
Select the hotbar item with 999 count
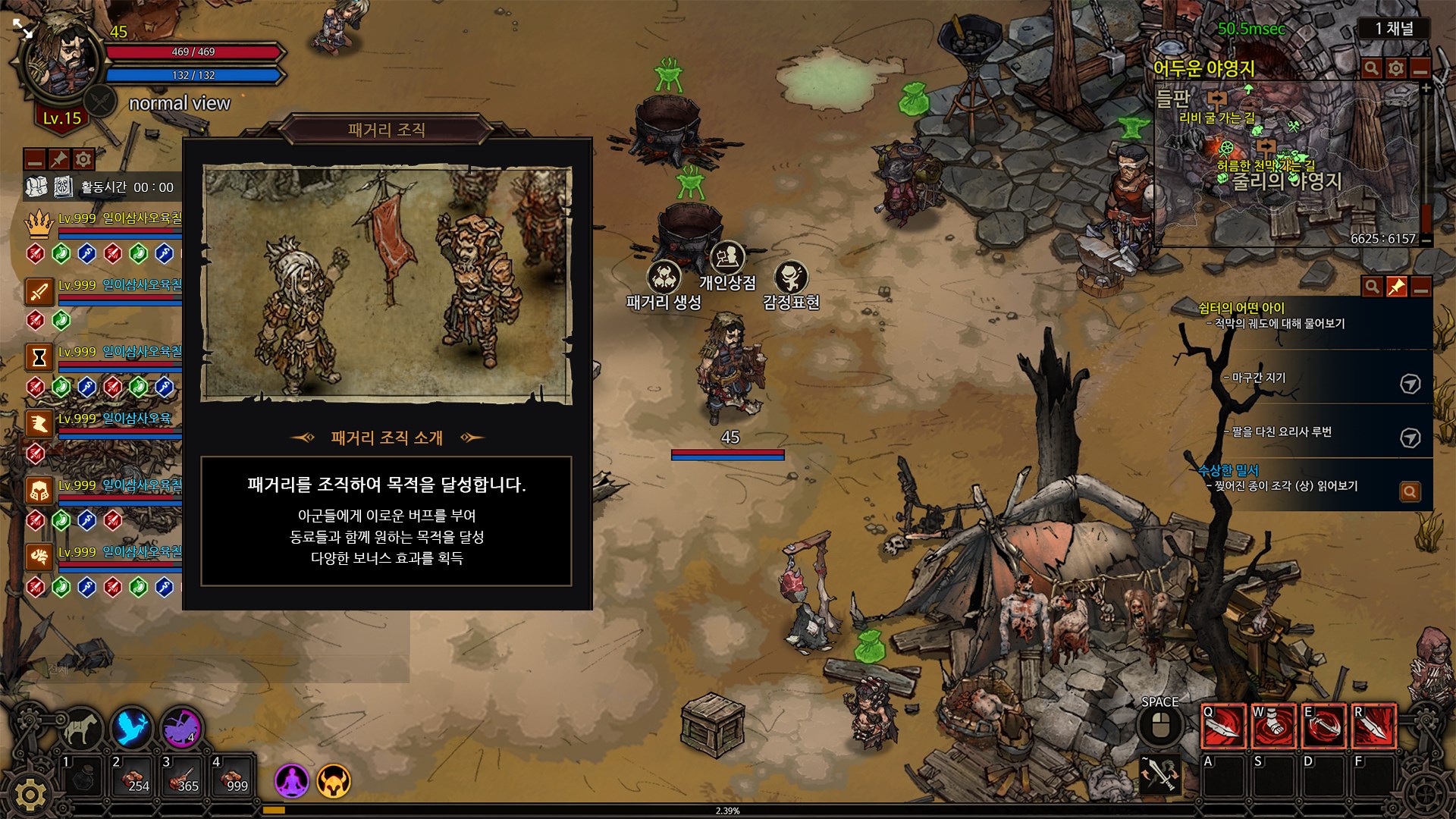pyautogui.click(x=231, y=777)
